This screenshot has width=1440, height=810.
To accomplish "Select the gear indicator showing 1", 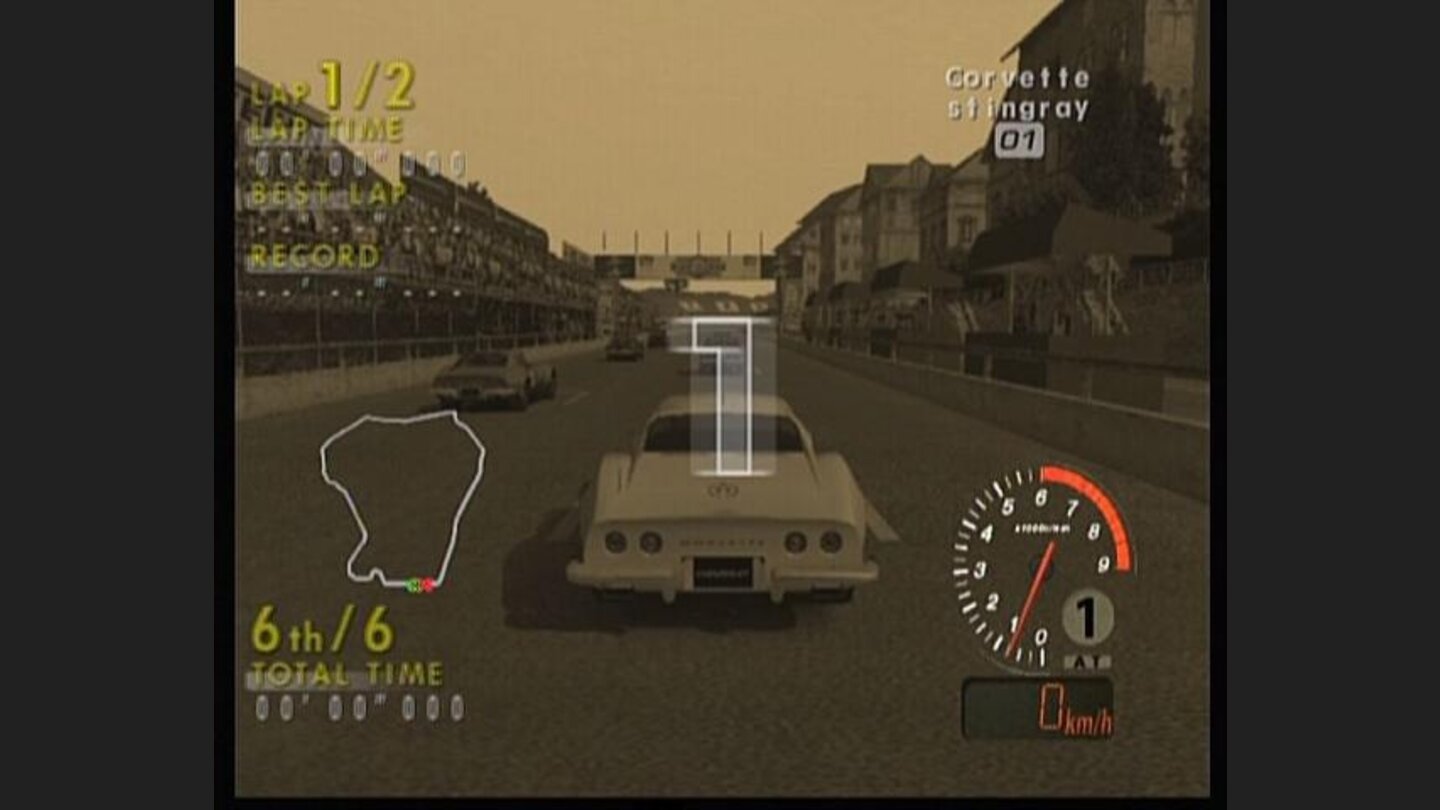I will pos(1087,618).
